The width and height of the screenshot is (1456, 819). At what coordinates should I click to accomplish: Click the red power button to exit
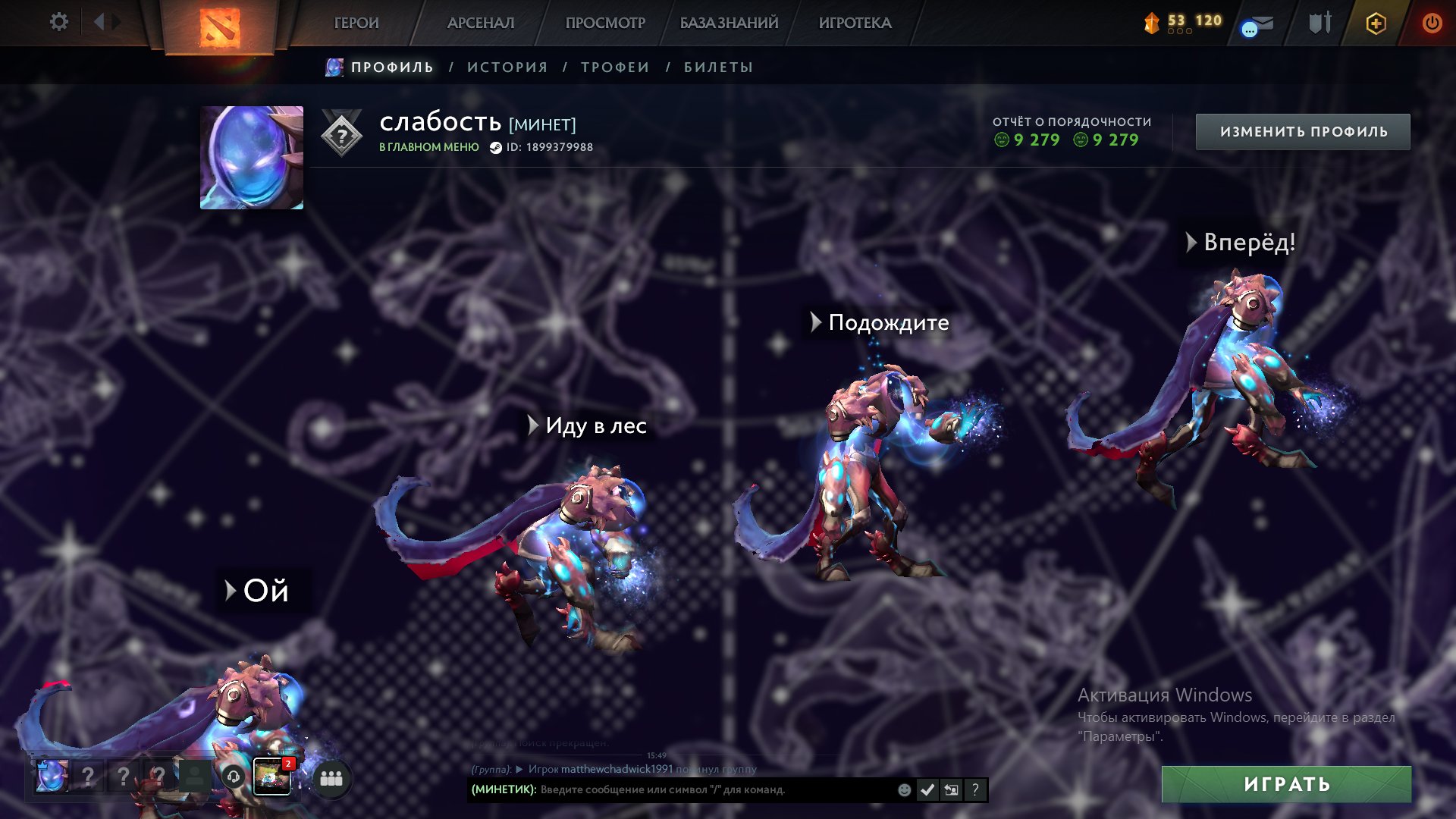[1433, 24]
